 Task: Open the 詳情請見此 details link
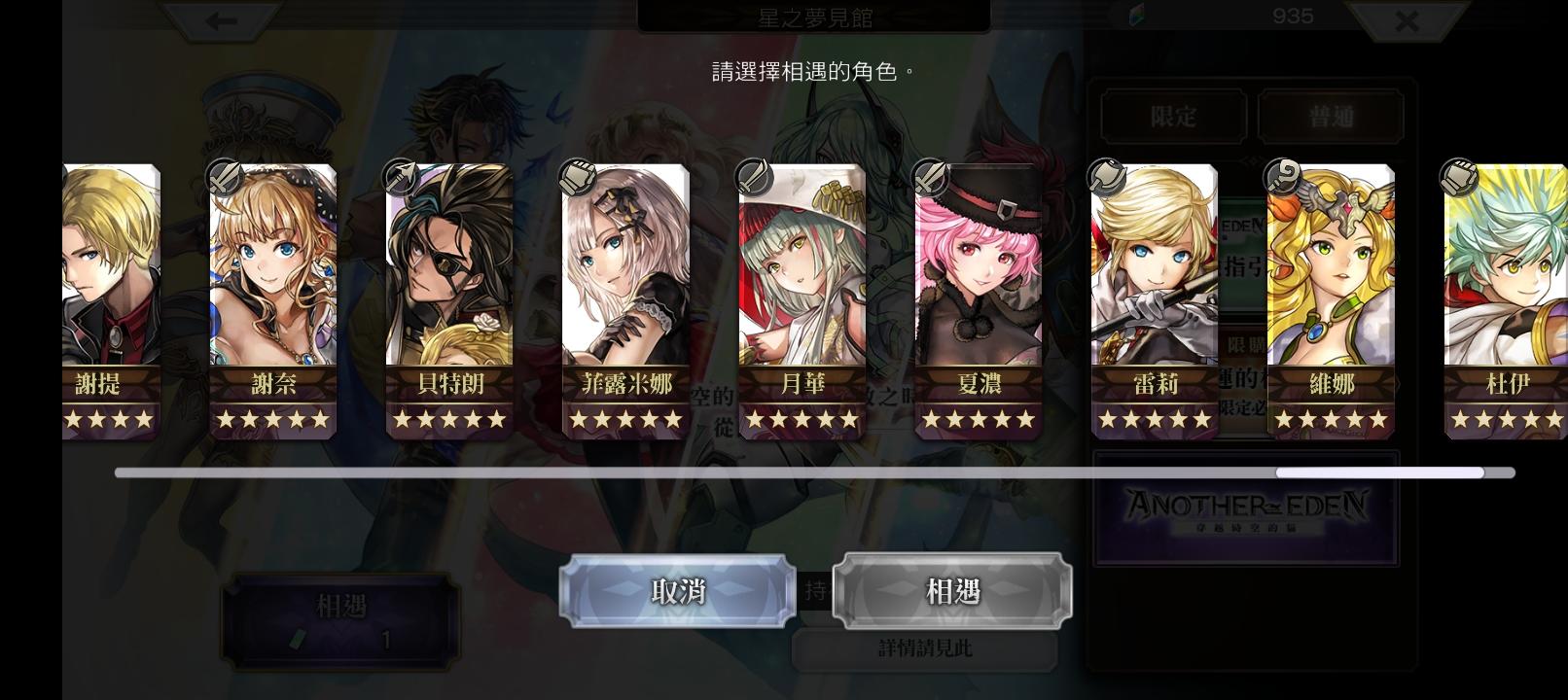point(925,647)
